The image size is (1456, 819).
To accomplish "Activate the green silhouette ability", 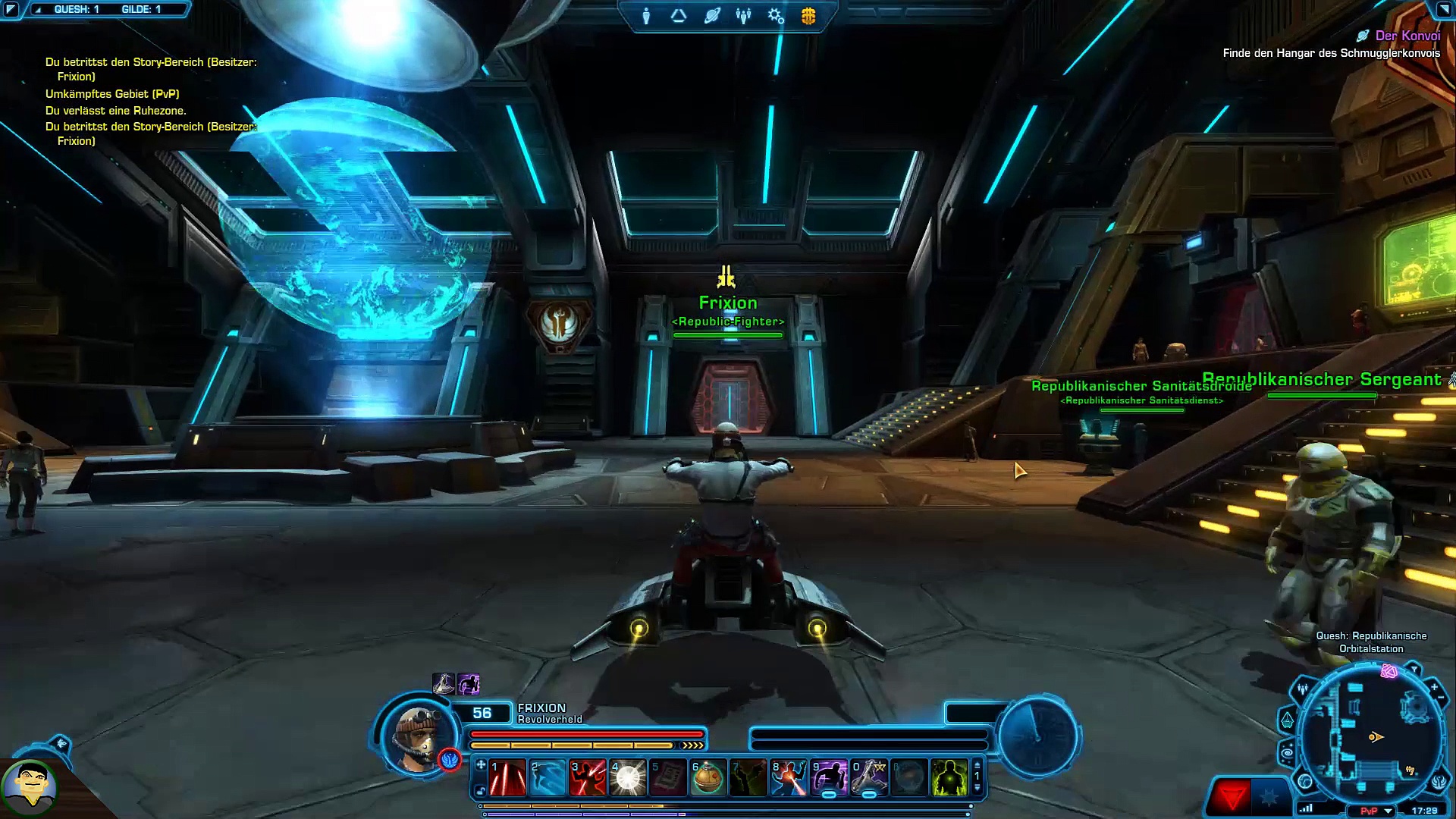I will [949, 778].
